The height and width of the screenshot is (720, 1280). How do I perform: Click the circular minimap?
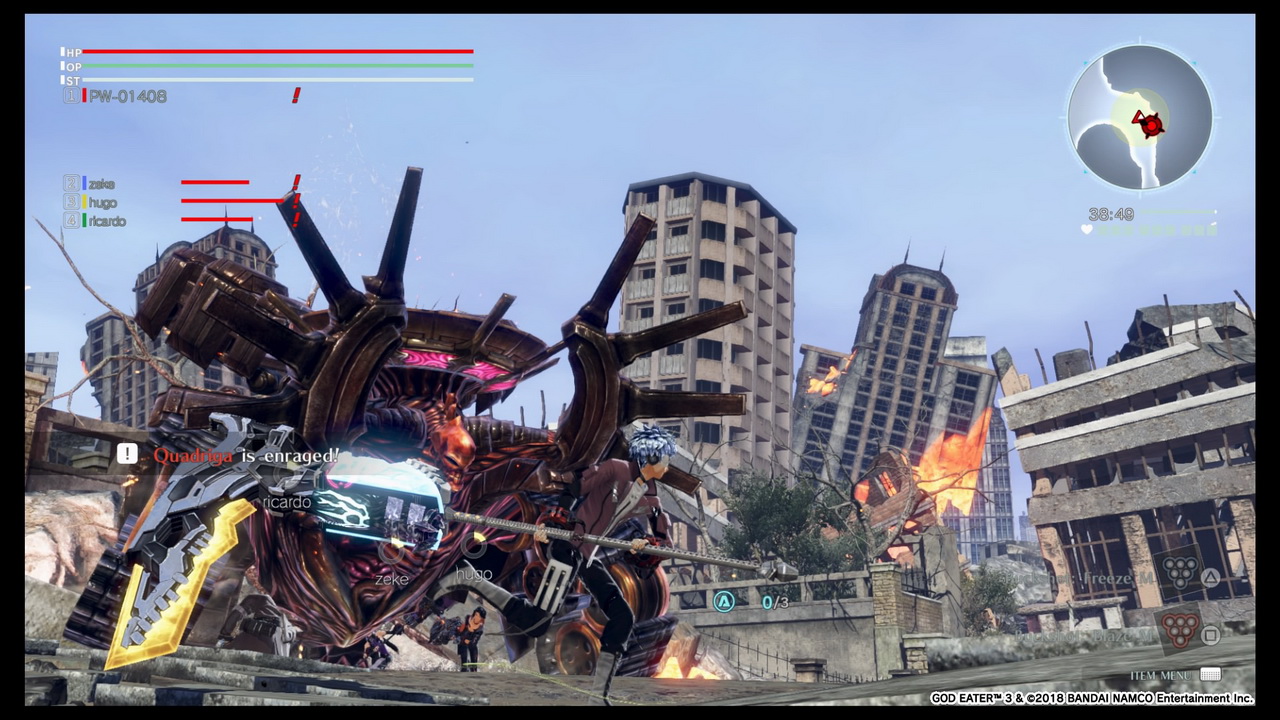[x=1140, y=116]
